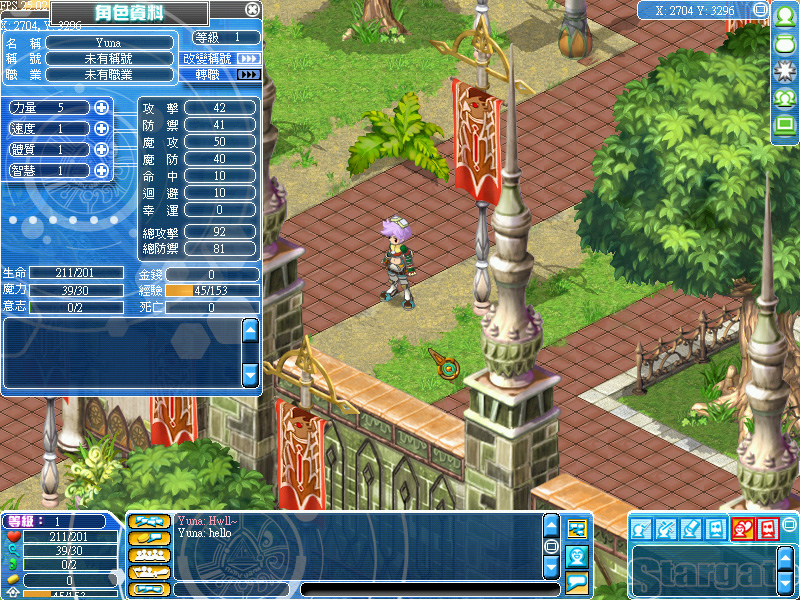Screen dimensions: 800x600
Task: Open the computer system sidebar icon
Action: pos(785,124)
